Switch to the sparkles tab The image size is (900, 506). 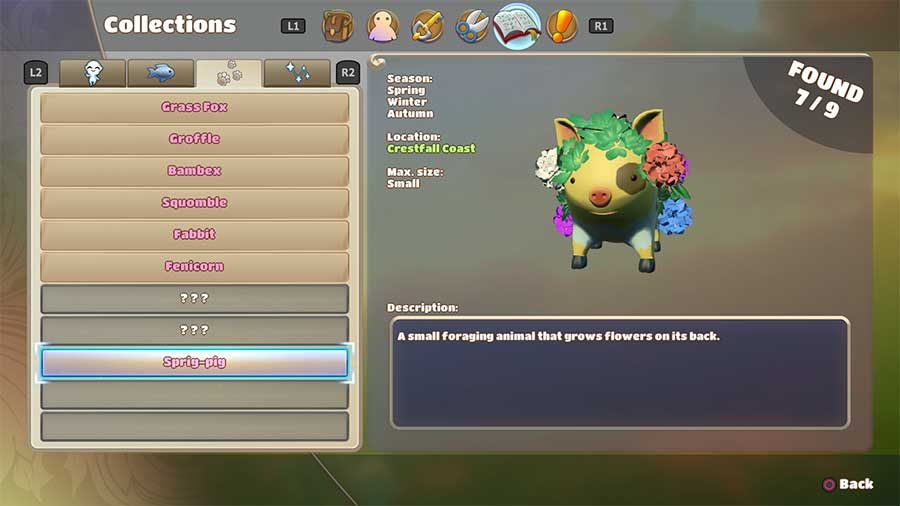[297, 73]
